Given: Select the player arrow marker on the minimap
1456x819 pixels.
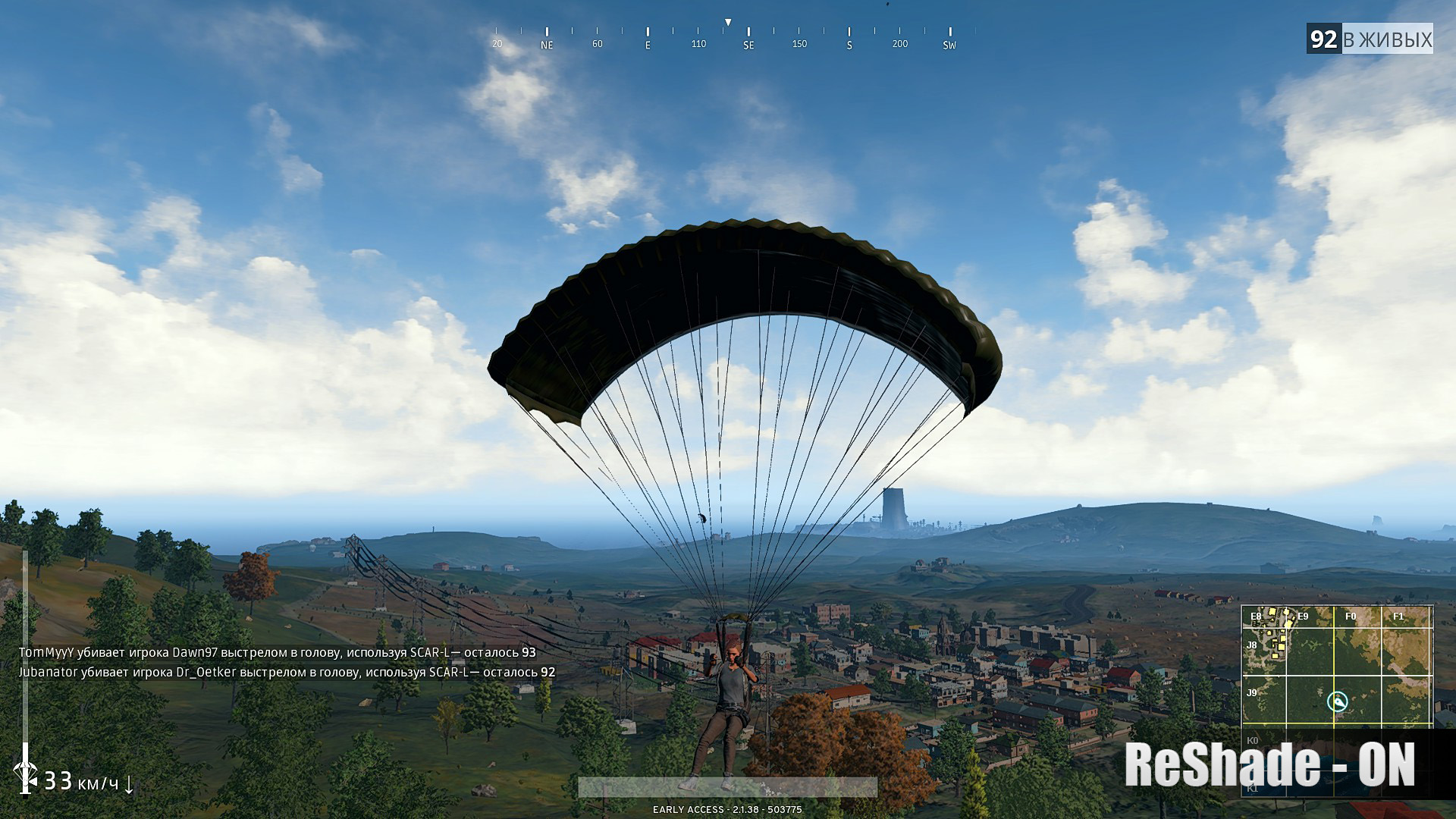Looking at the screenshot, I should tap(1339, 702).
